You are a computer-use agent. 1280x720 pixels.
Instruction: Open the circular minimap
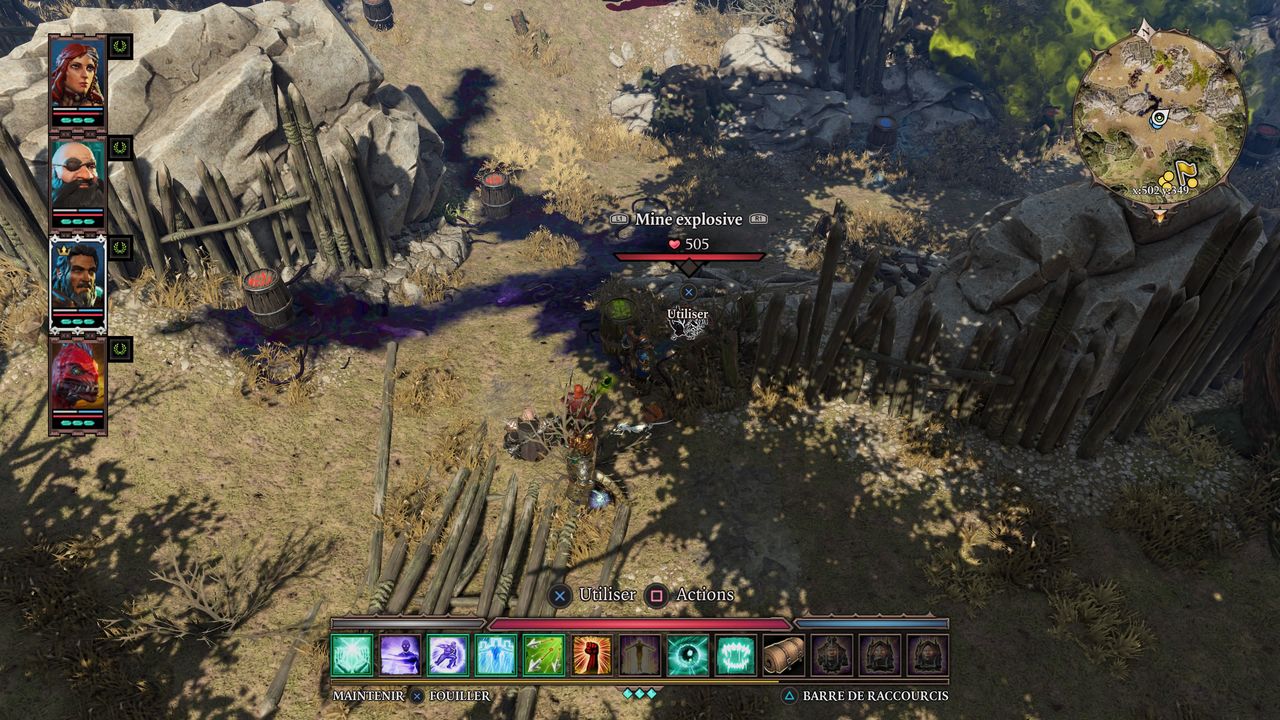click(x=1159, y=117)
